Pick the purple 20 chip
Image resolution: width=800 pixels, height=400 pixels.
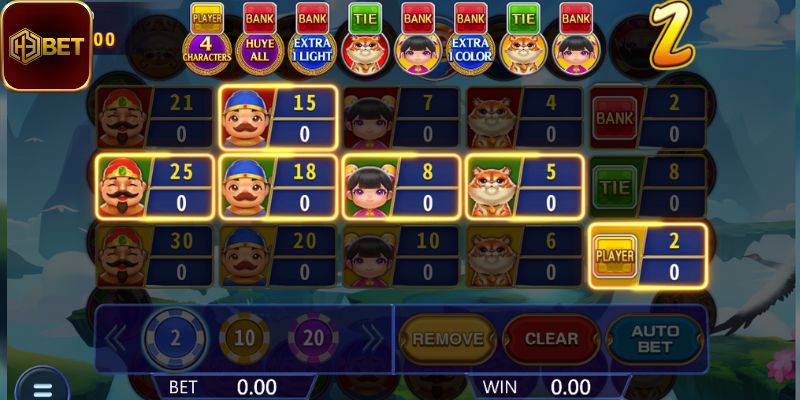coord(314,338)
